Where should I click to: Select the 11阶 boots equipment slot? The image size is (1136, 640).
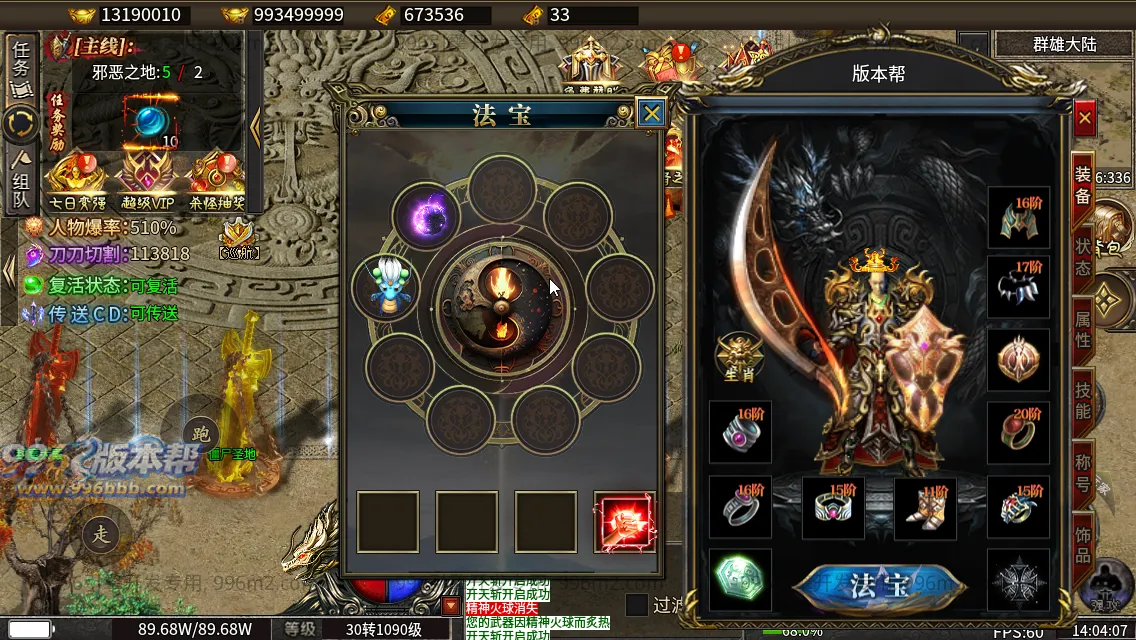925,508
